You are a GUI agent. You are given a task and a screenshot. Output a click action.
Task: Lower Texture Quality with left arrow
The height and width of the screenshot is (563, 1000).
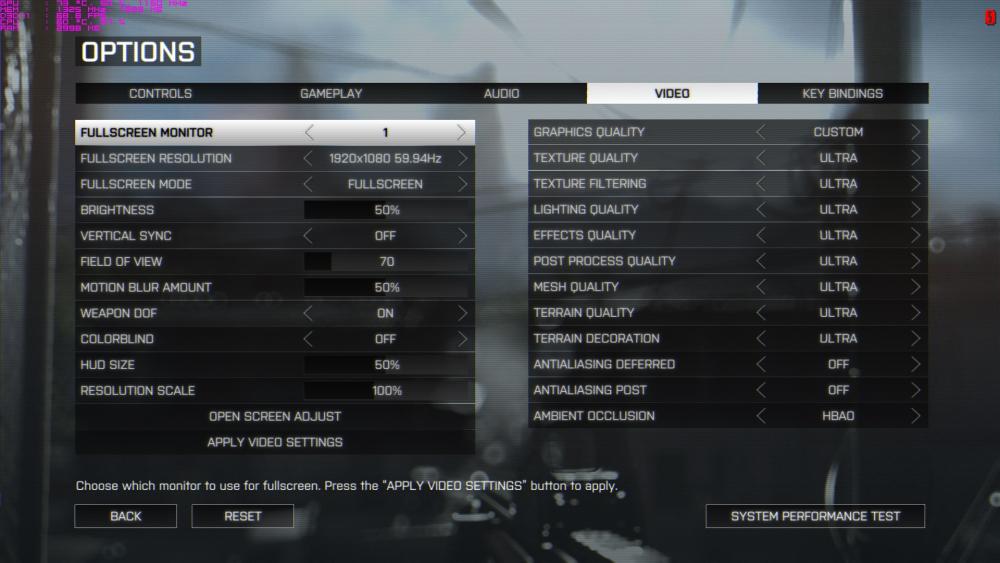pyautogui.click(x=761, y=158)
